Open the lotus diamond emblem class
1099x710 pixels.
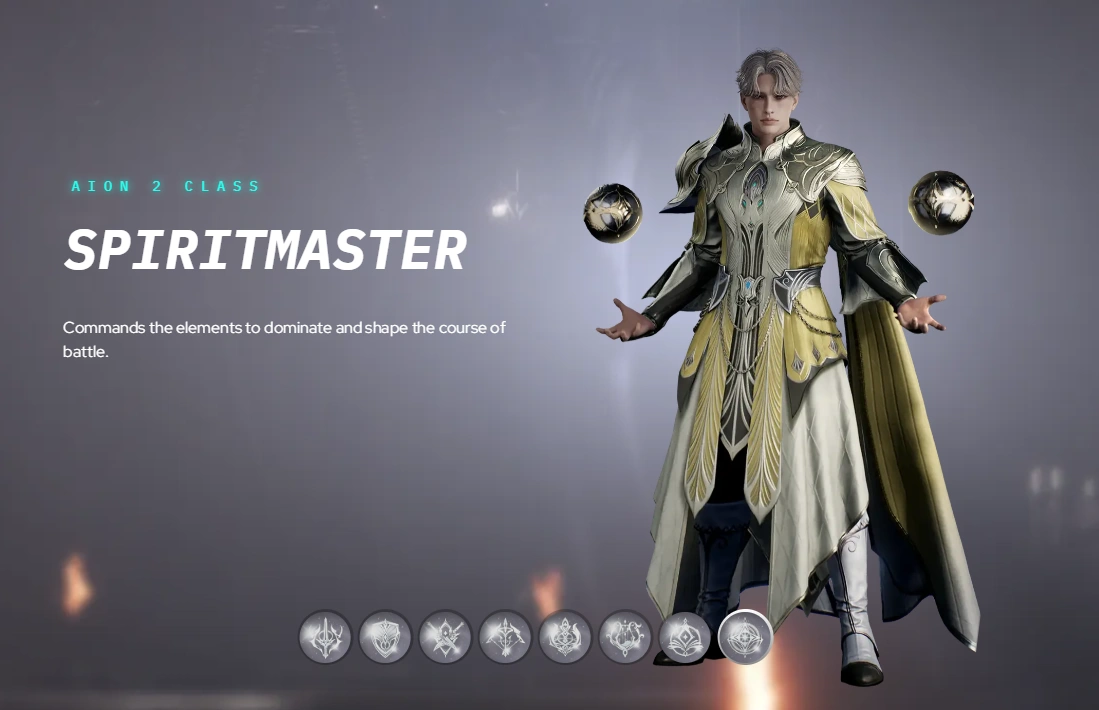pyautogui.click(x=685, y=637)
